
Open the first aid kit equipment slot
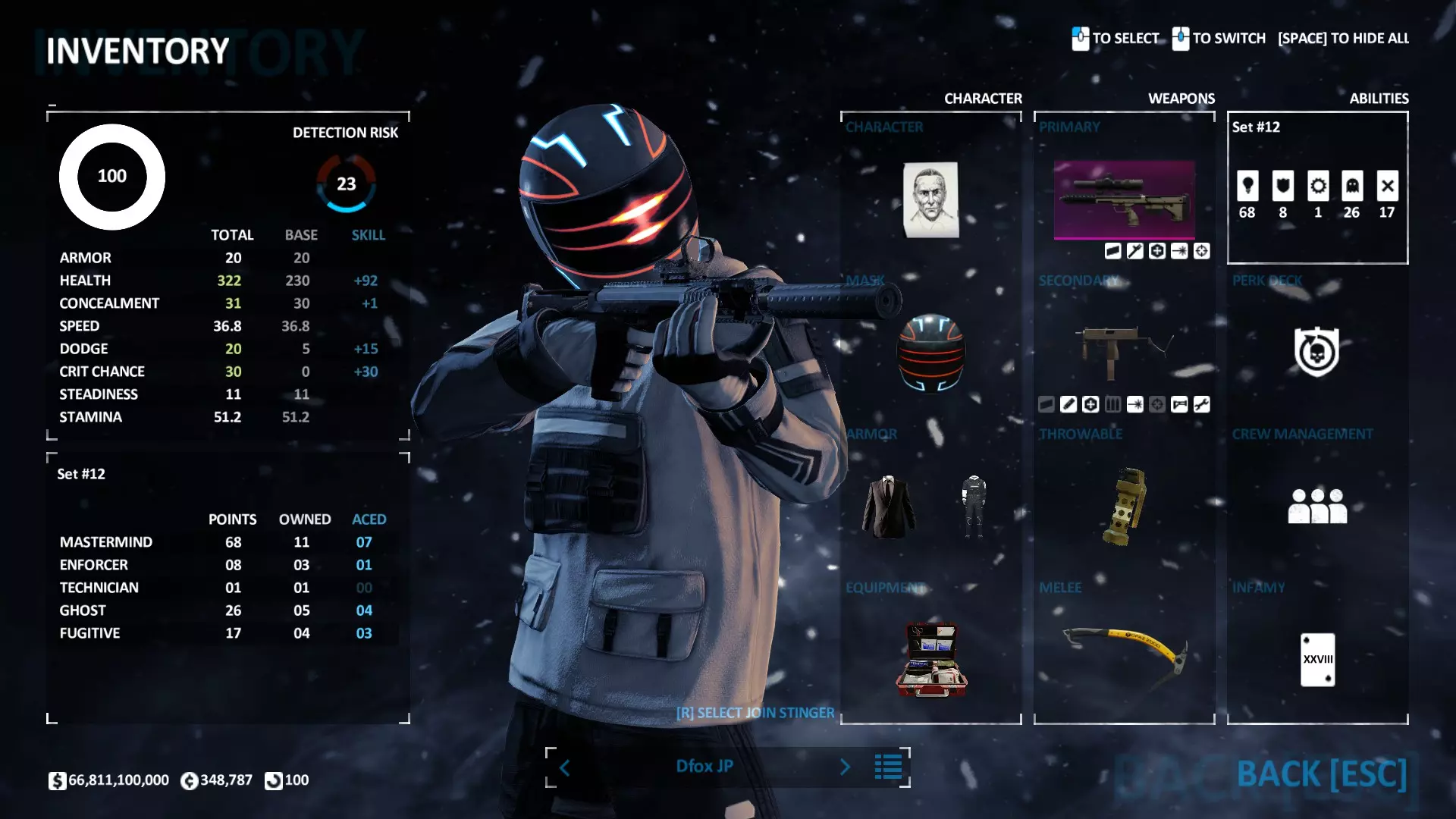point(931,660)
